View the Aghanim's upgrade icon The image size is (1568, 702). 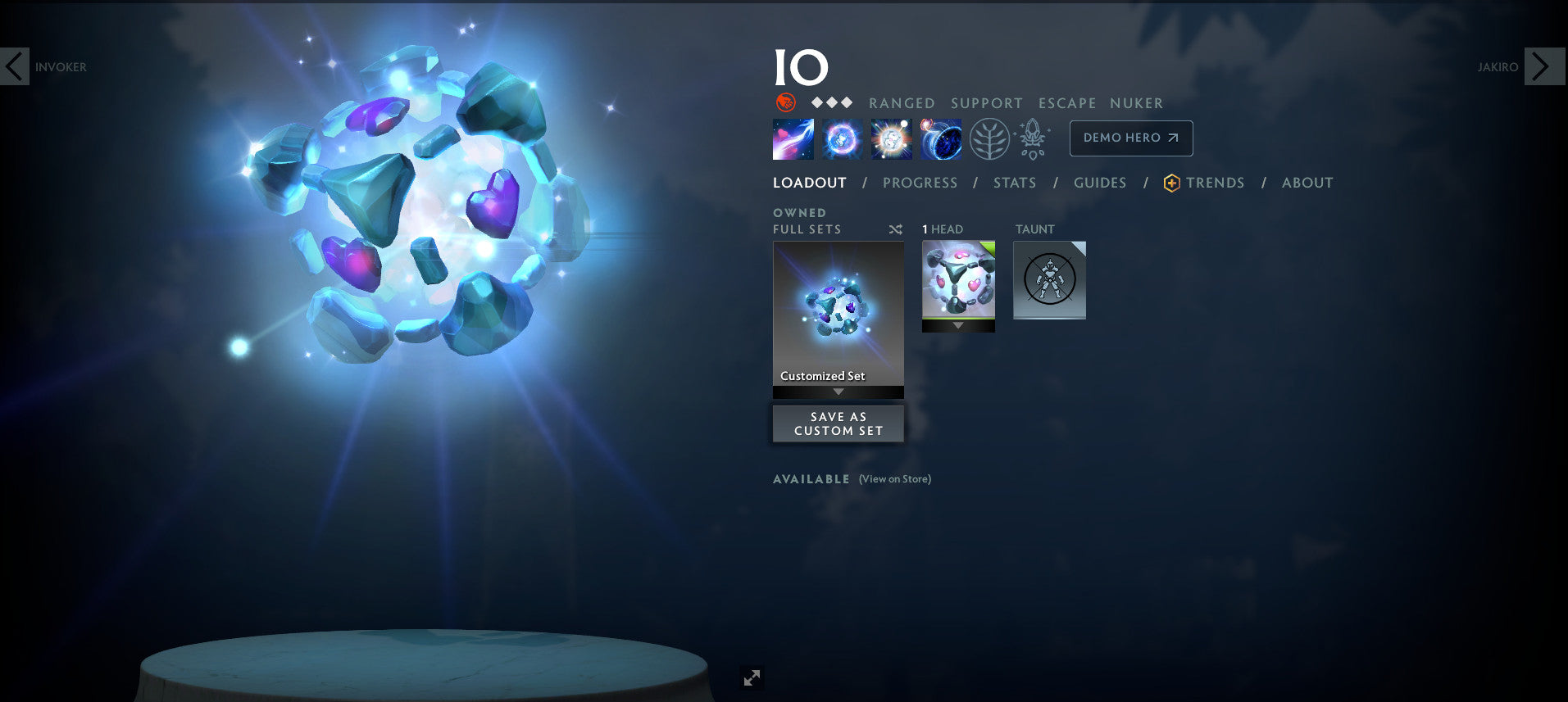tap(1033, 138)
